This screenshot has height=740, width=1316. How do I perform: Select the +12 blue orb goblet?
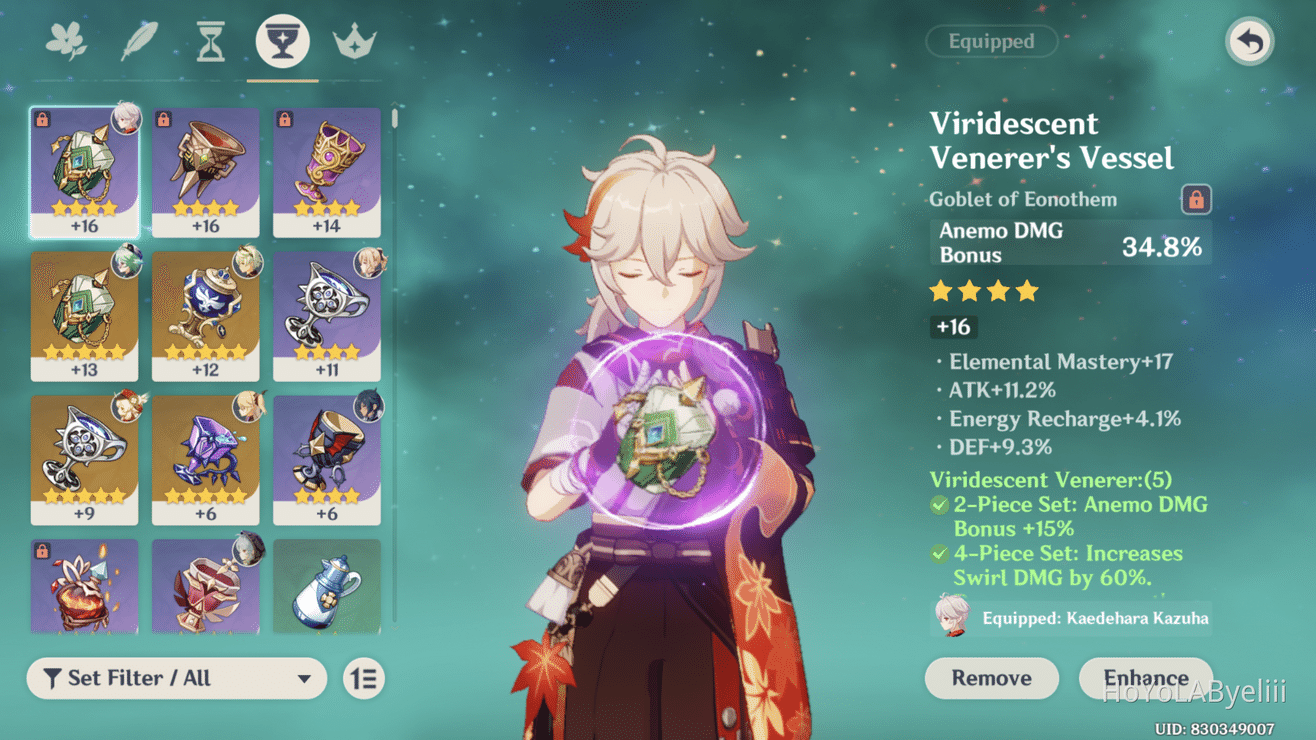pos(206,315)
